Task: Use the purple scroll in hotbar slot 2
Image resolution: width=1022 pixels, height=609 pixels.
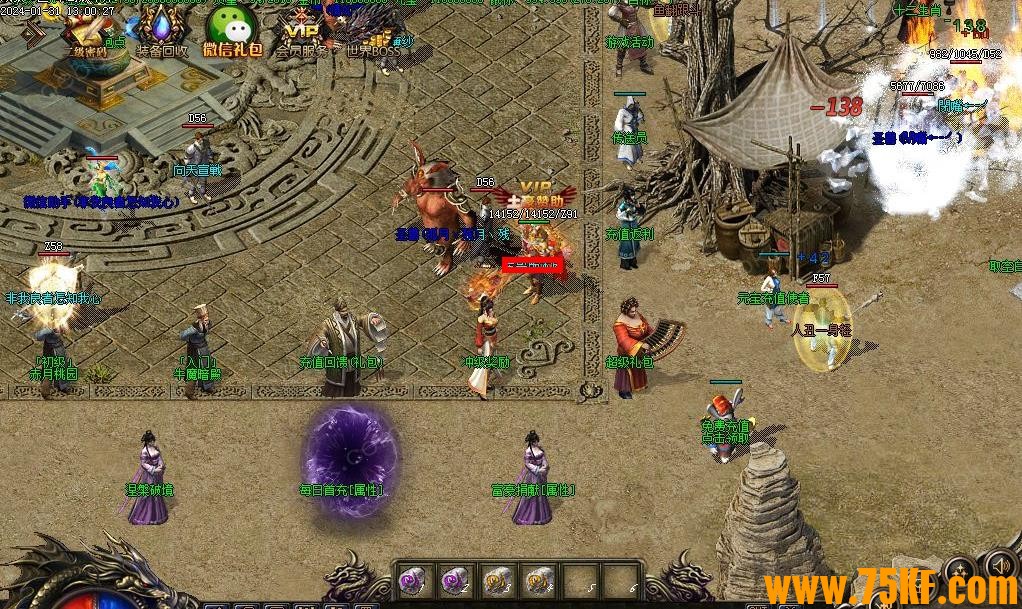Action: (x=455, y=579)
